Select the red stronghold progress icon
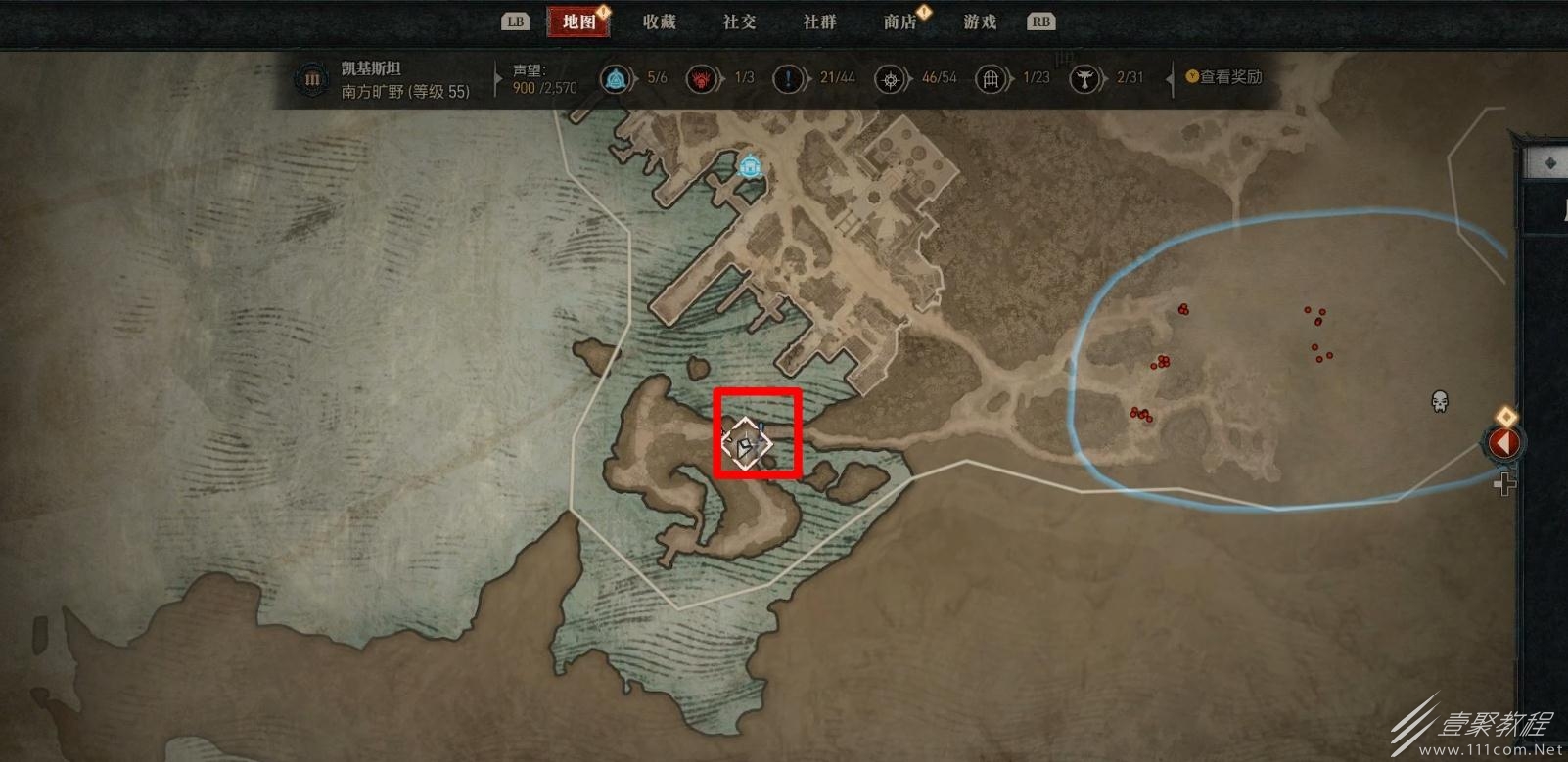This screenshot has width=1568, height=762. (x=701, y=78)
